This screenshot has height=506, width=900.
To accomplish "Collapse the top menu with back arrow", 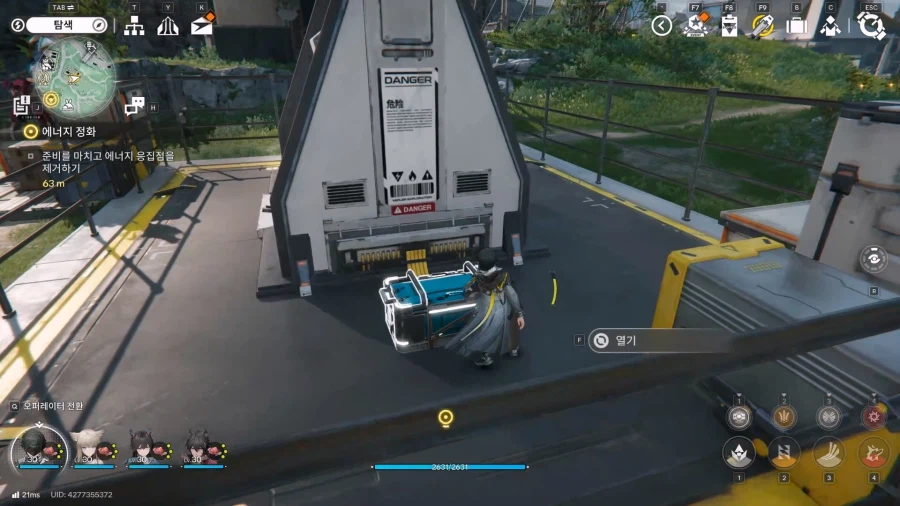I will 661,26.
